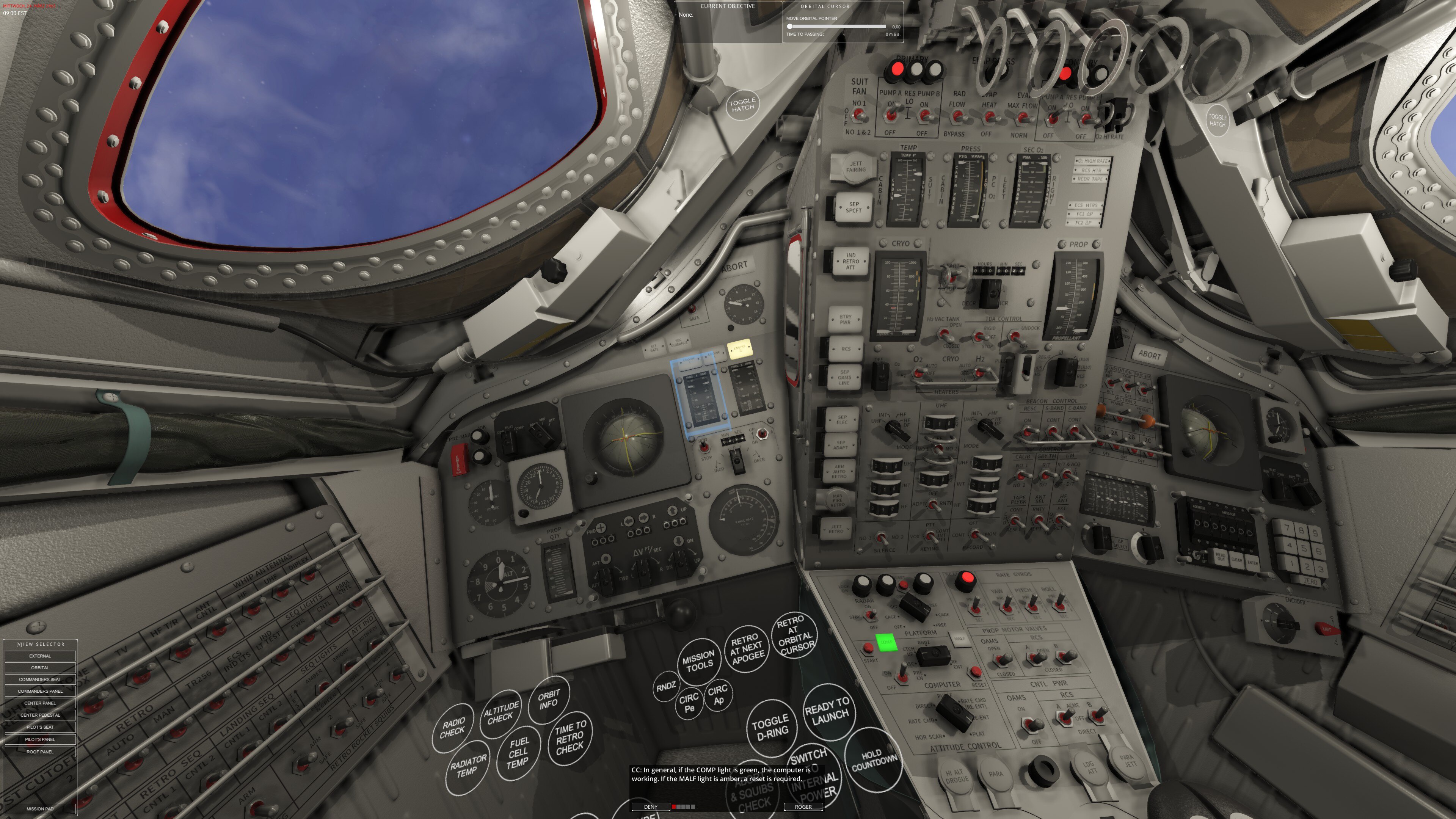Select the Roof Panel view
Image resolution: width=1456 pixels, height=819 pixels.
click(x=40, y=752)
